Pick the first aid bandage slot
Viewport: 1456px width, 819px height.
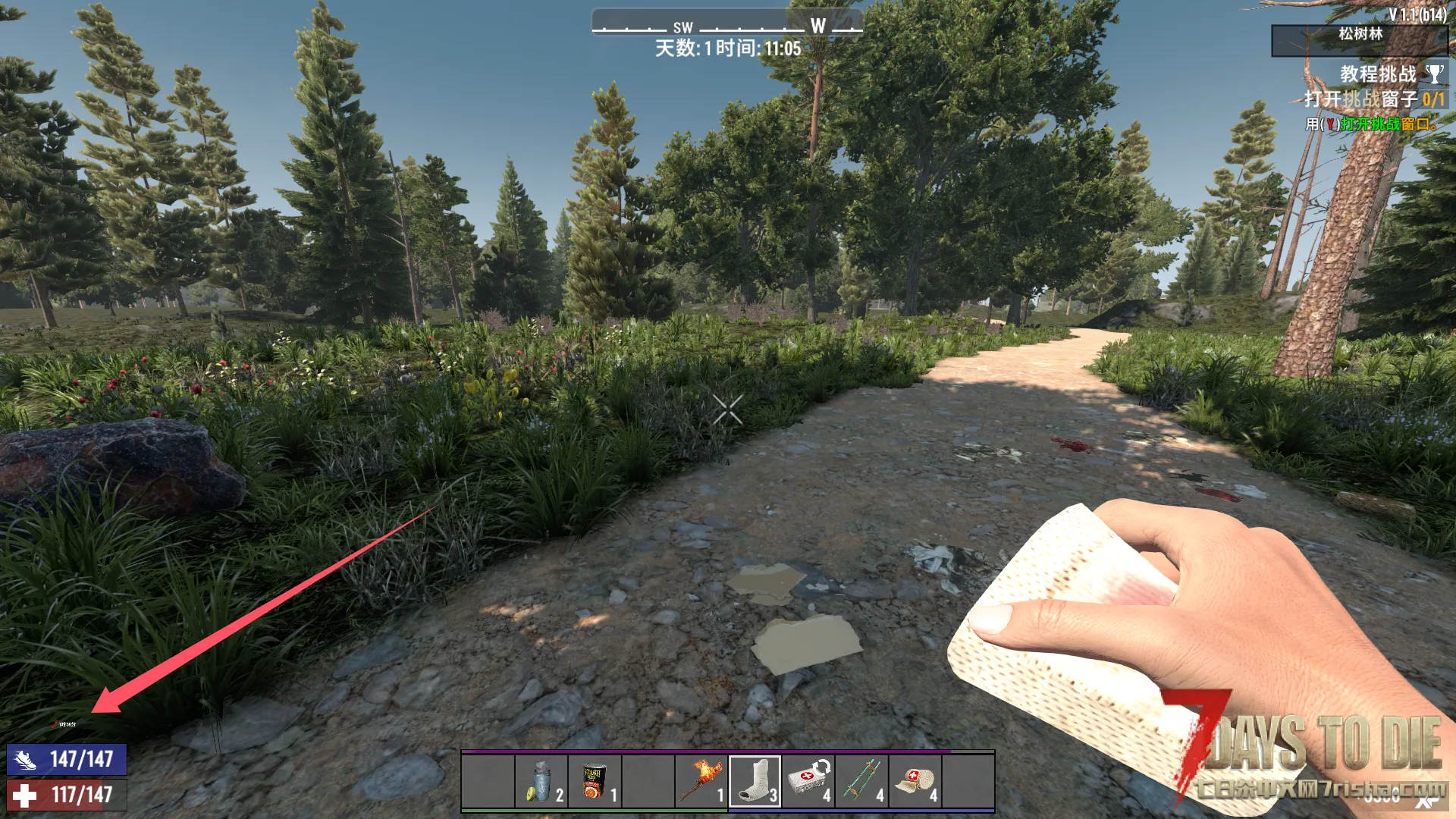pos(915,782)
